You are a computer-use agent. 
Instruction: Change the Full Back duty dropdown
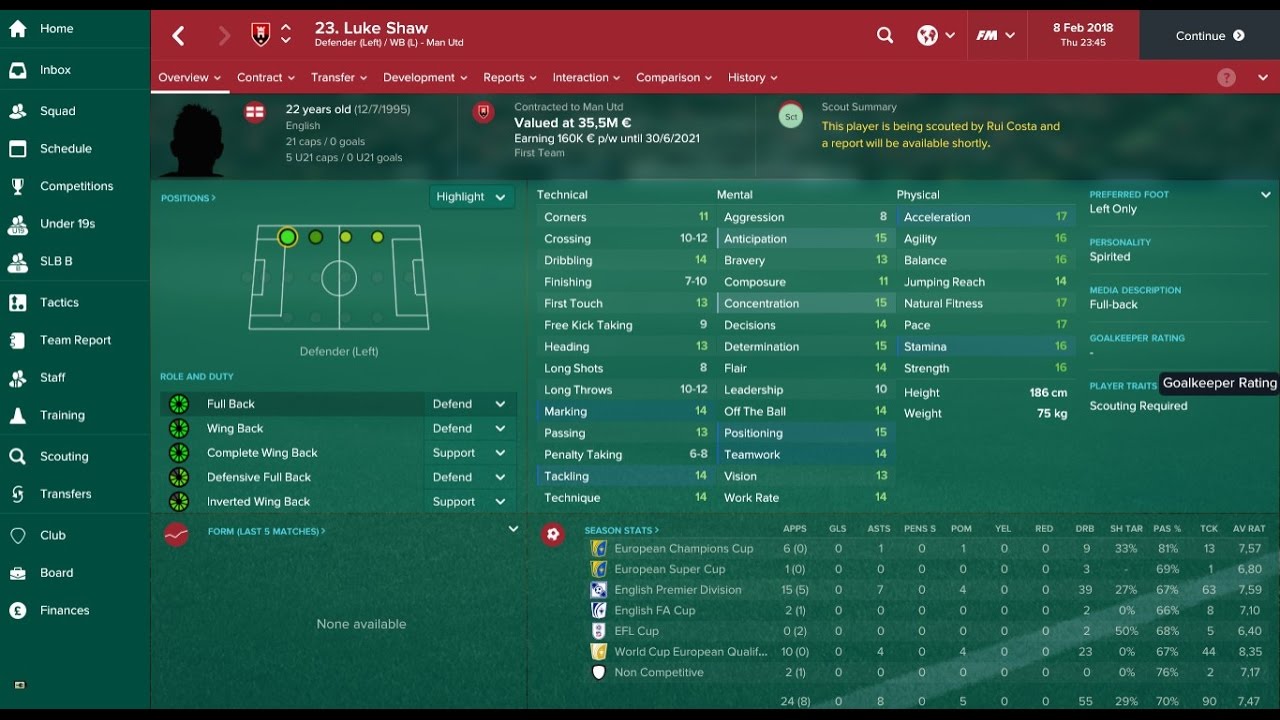[469, 404]
